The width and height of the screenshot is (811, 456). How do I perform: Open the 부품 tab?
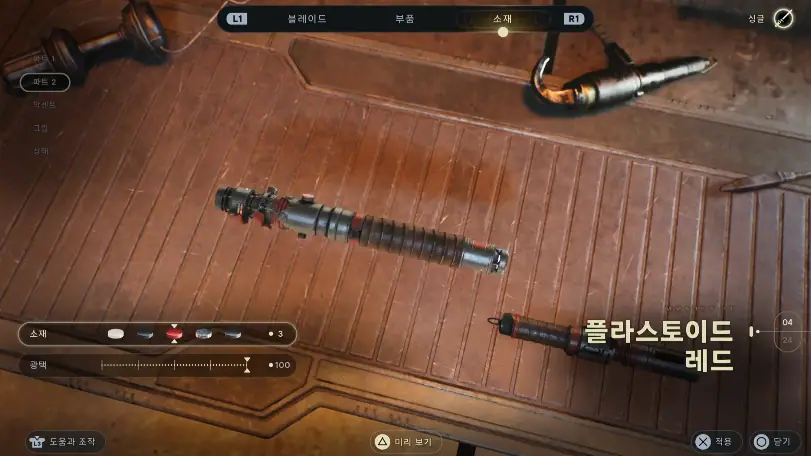coord(404,18)
